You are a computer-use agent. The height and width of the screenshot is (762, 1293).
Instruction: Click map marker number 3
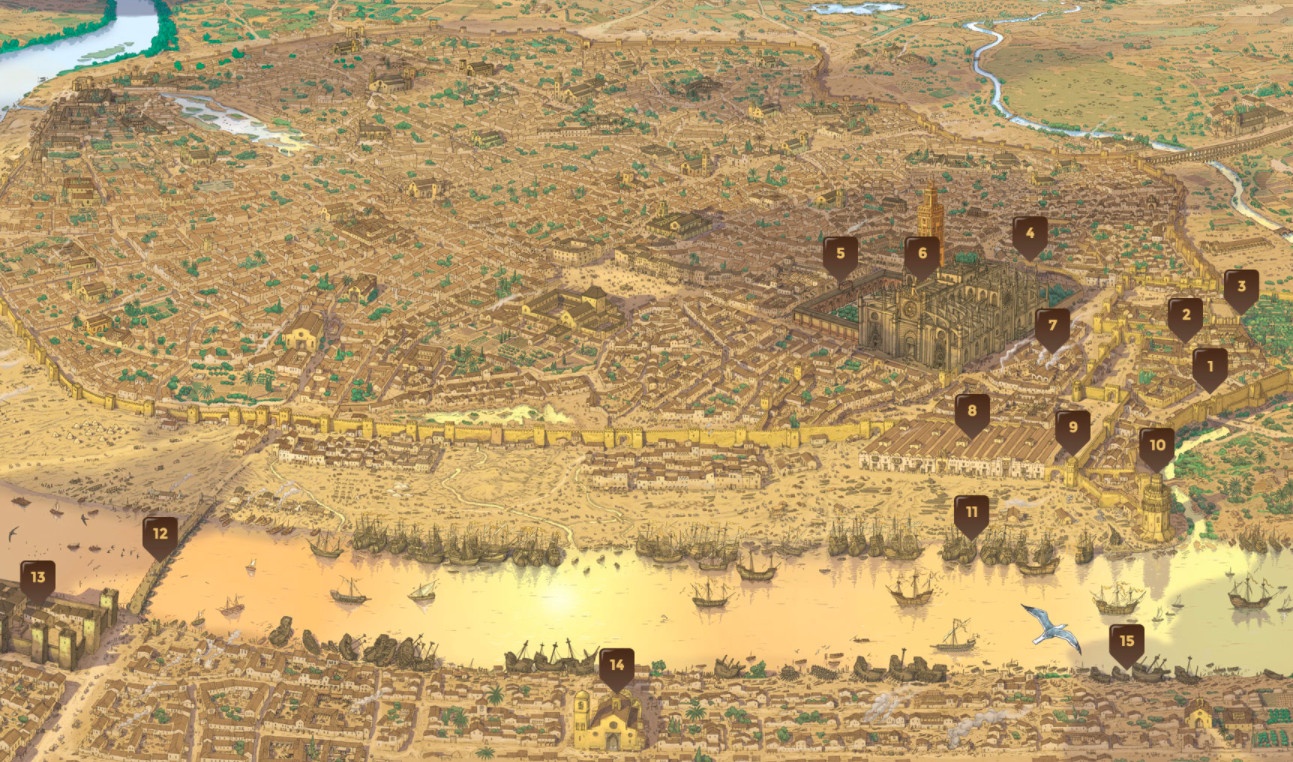(x=1241, y=288)
